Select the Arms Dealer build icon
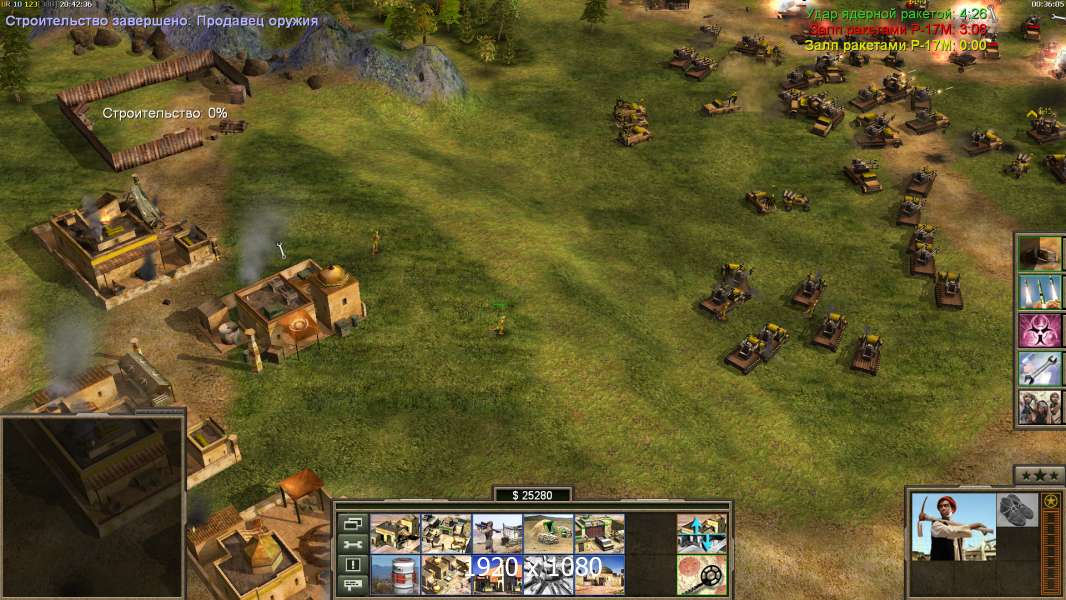This screenshot has height=600, width=1066. point(446,534)
